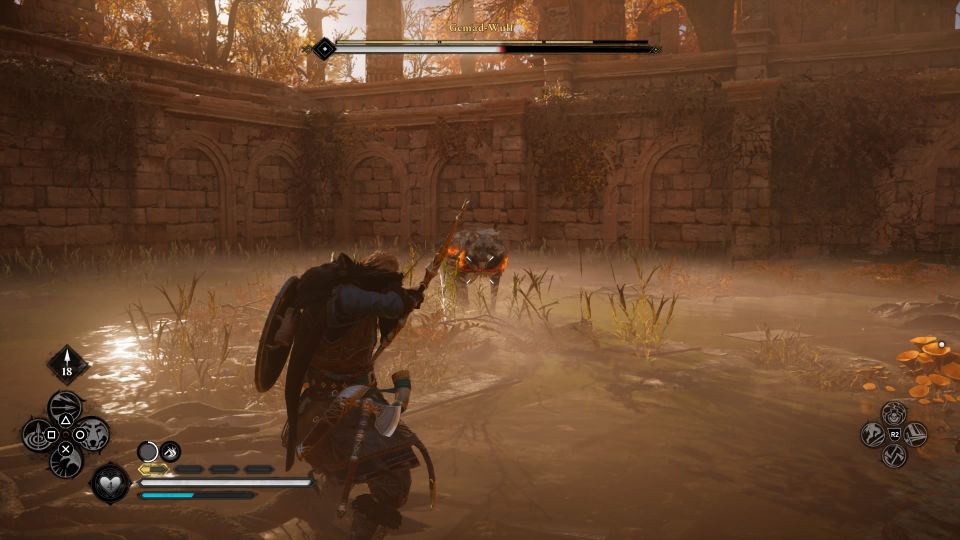Select the arrow quiver icon showing 18
This screenshot has height=540, width=960.
click(68, 365)
